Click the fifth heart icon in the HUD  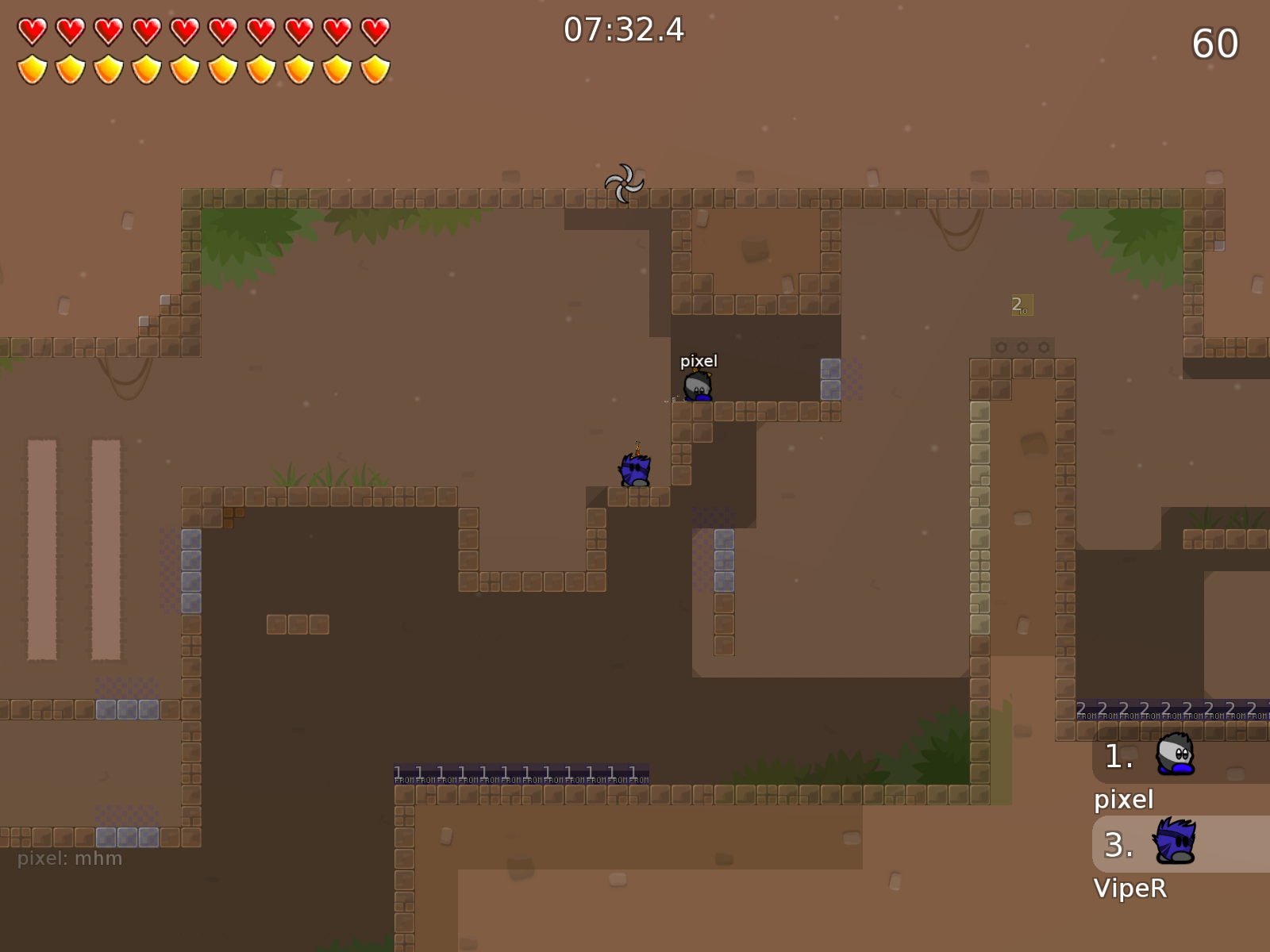[184, 30]
